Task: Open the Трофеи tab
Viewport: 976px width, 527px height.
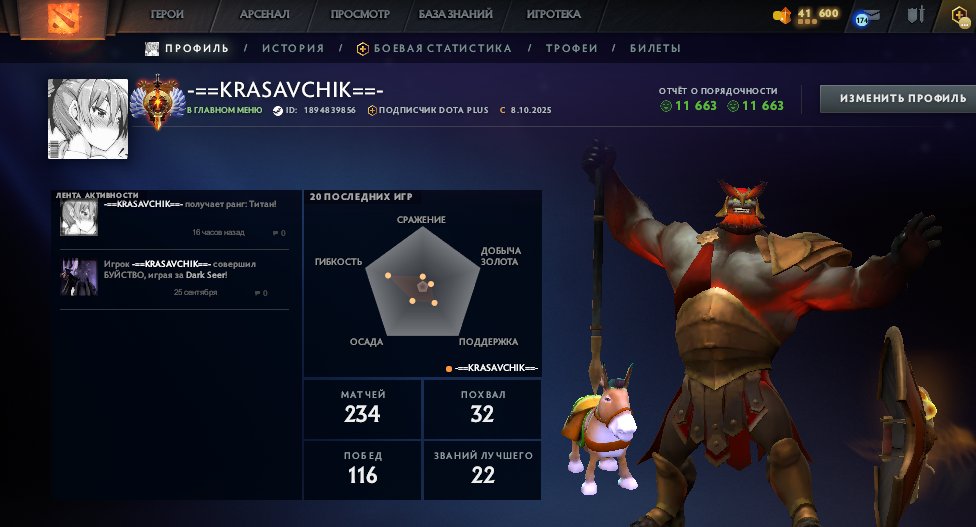Action: point(572,48)
